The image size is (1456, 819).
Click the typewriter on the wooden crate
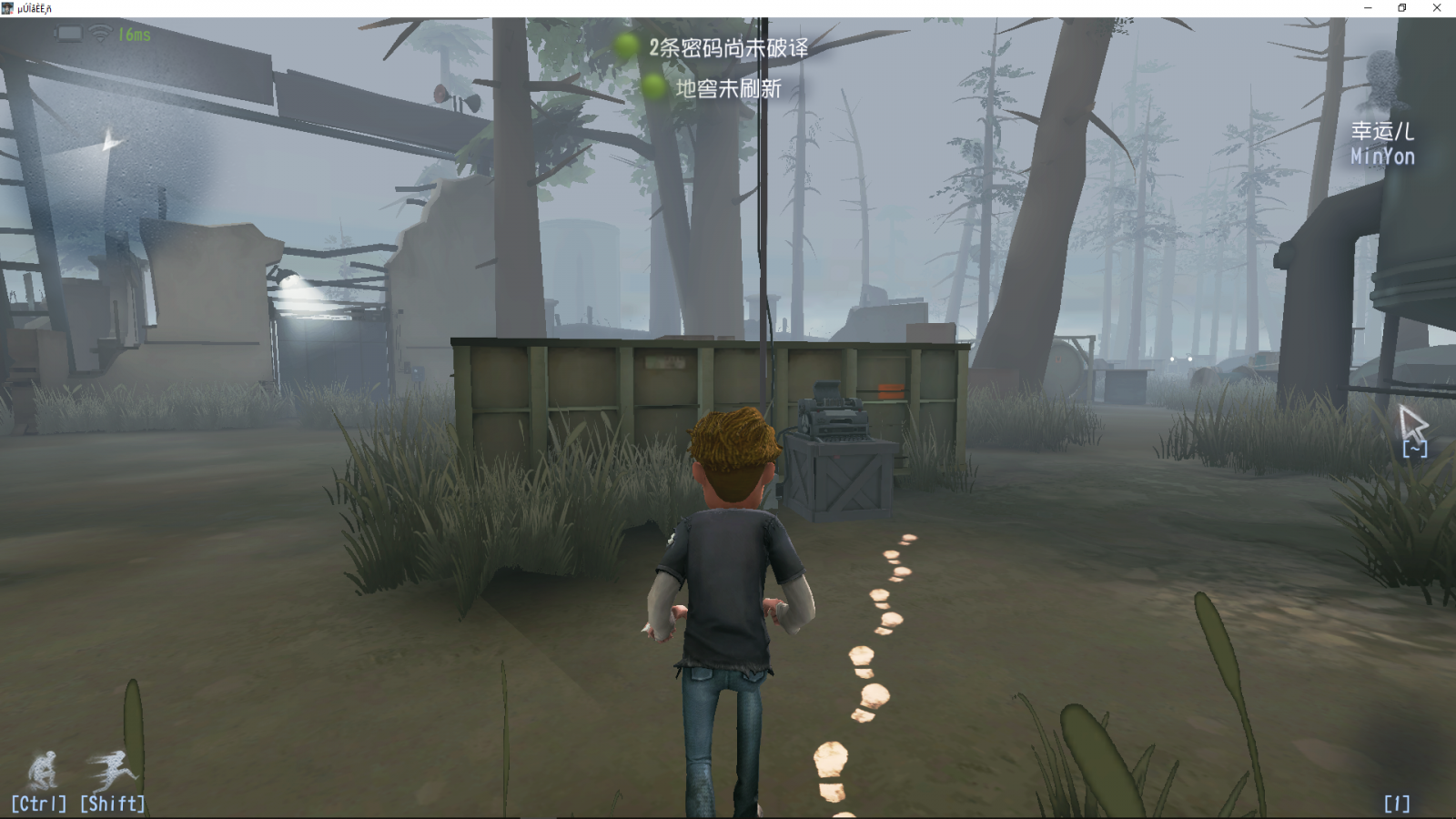point(834,419)
